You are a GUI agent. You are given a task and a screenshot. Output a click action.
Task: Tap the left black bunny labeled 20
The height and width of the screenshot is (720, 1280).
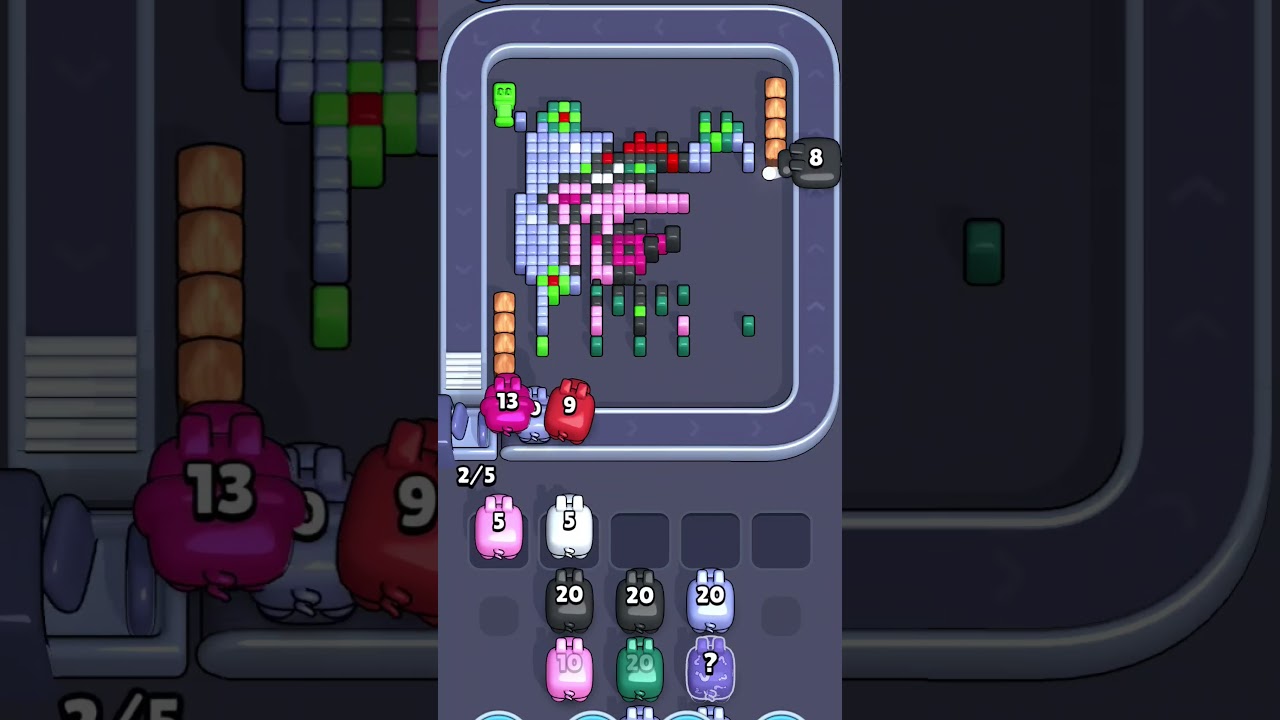(x=570, y=598)
